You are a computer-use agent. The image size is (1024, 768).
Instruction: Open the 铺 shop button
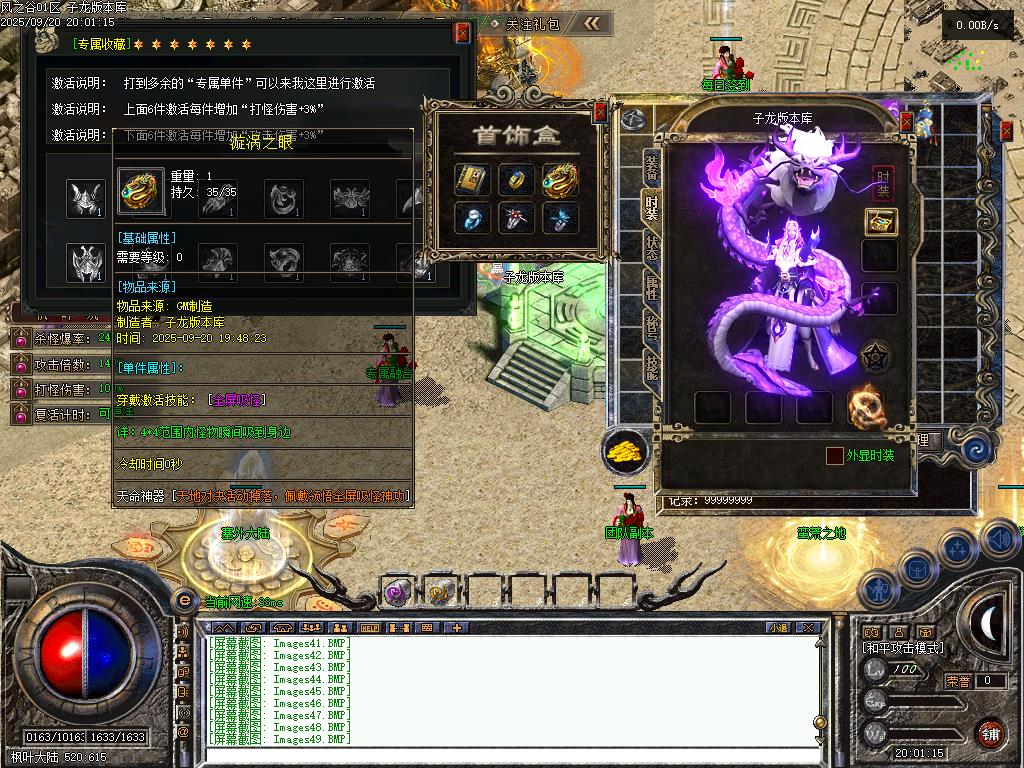click(990, 733)
